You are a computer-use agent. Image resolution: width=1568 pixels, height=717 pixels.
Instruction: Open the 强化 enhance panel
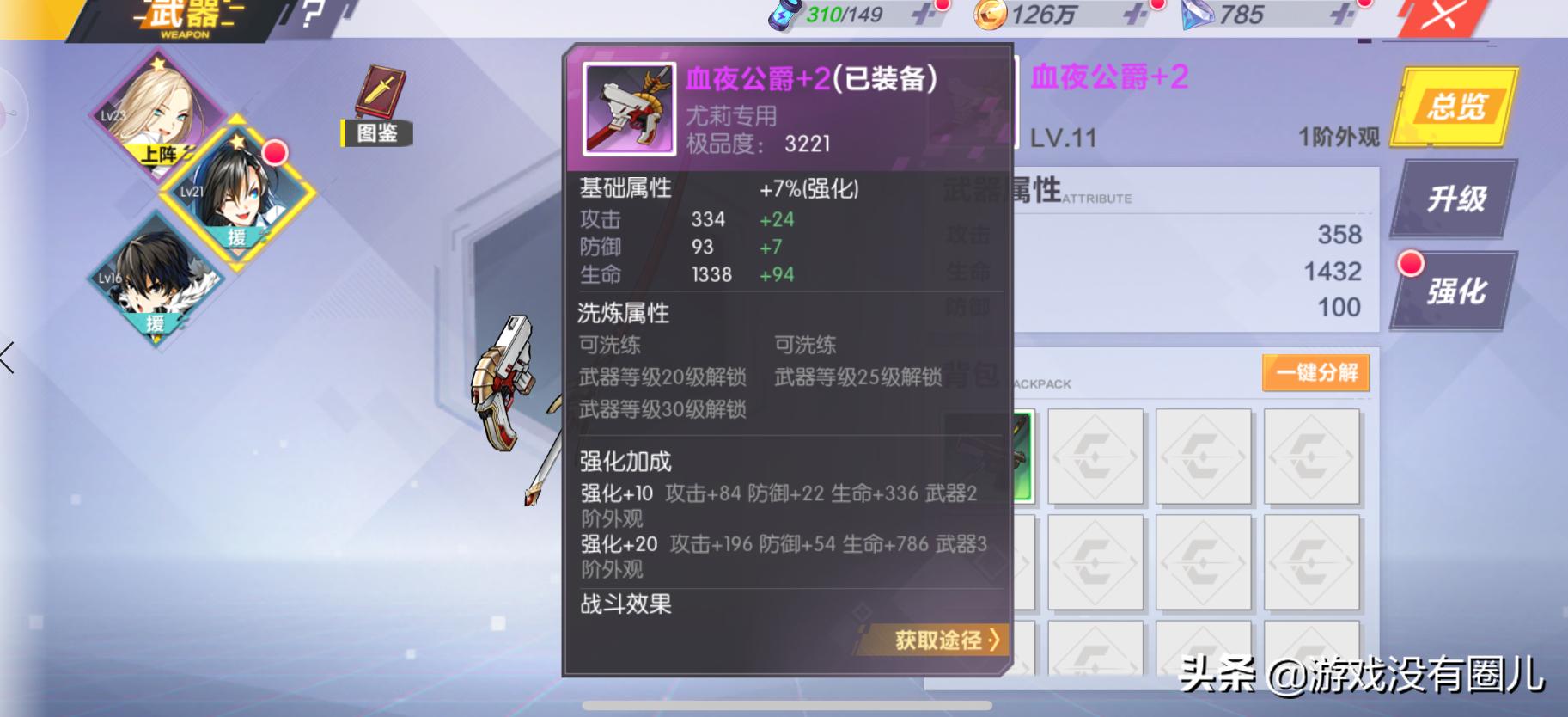click(1458, 292)
